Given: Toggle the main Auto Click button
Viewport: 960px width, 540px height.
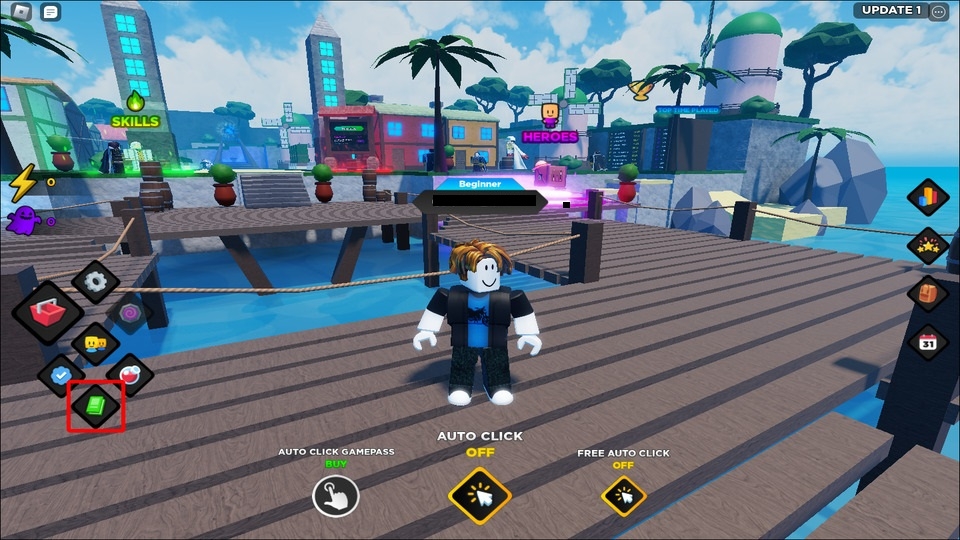Looking at the screenshot, I should tap(480, 495).
